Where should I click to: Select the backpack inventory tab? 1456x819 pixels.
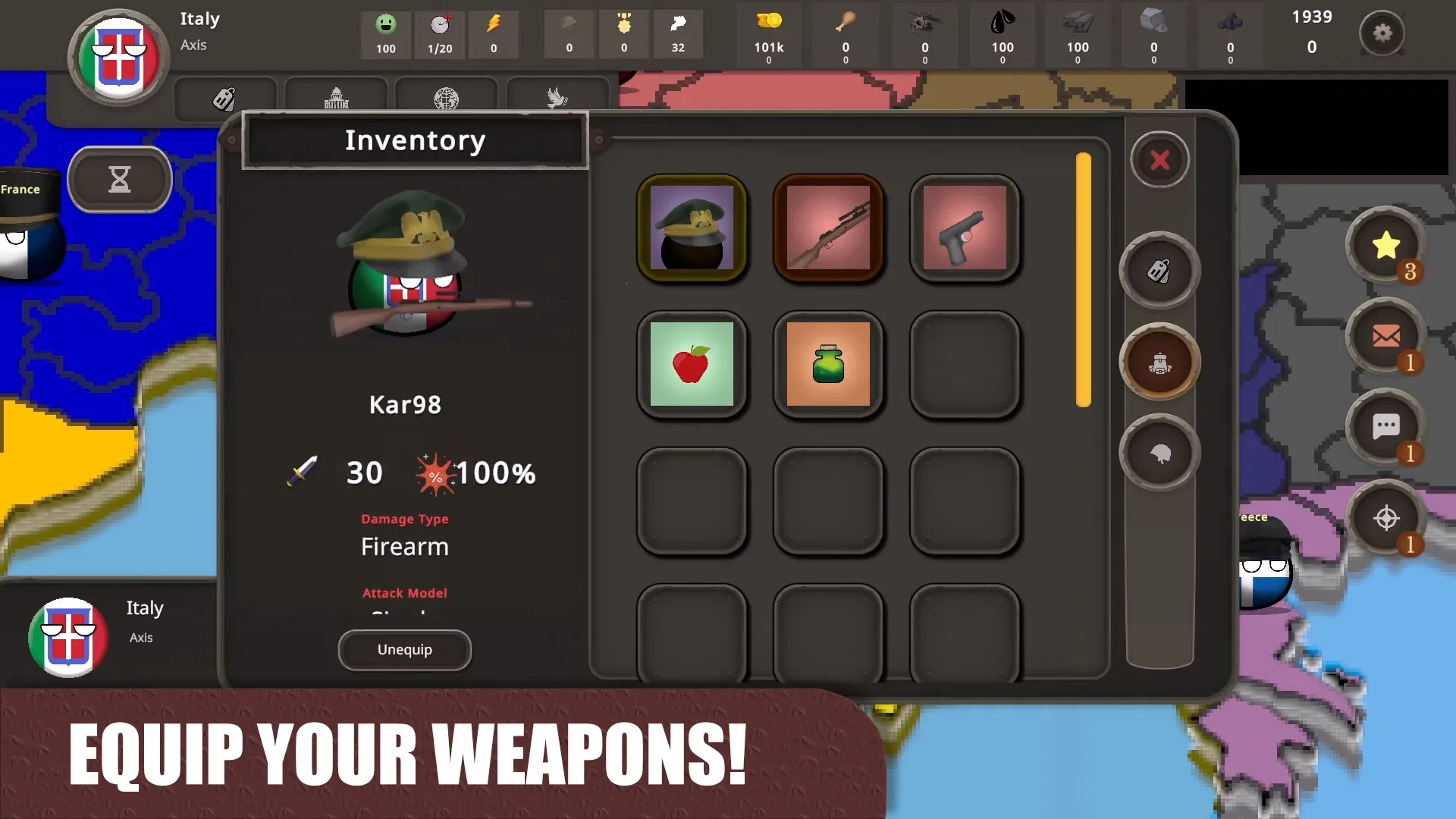click(x=1159, y=362)
